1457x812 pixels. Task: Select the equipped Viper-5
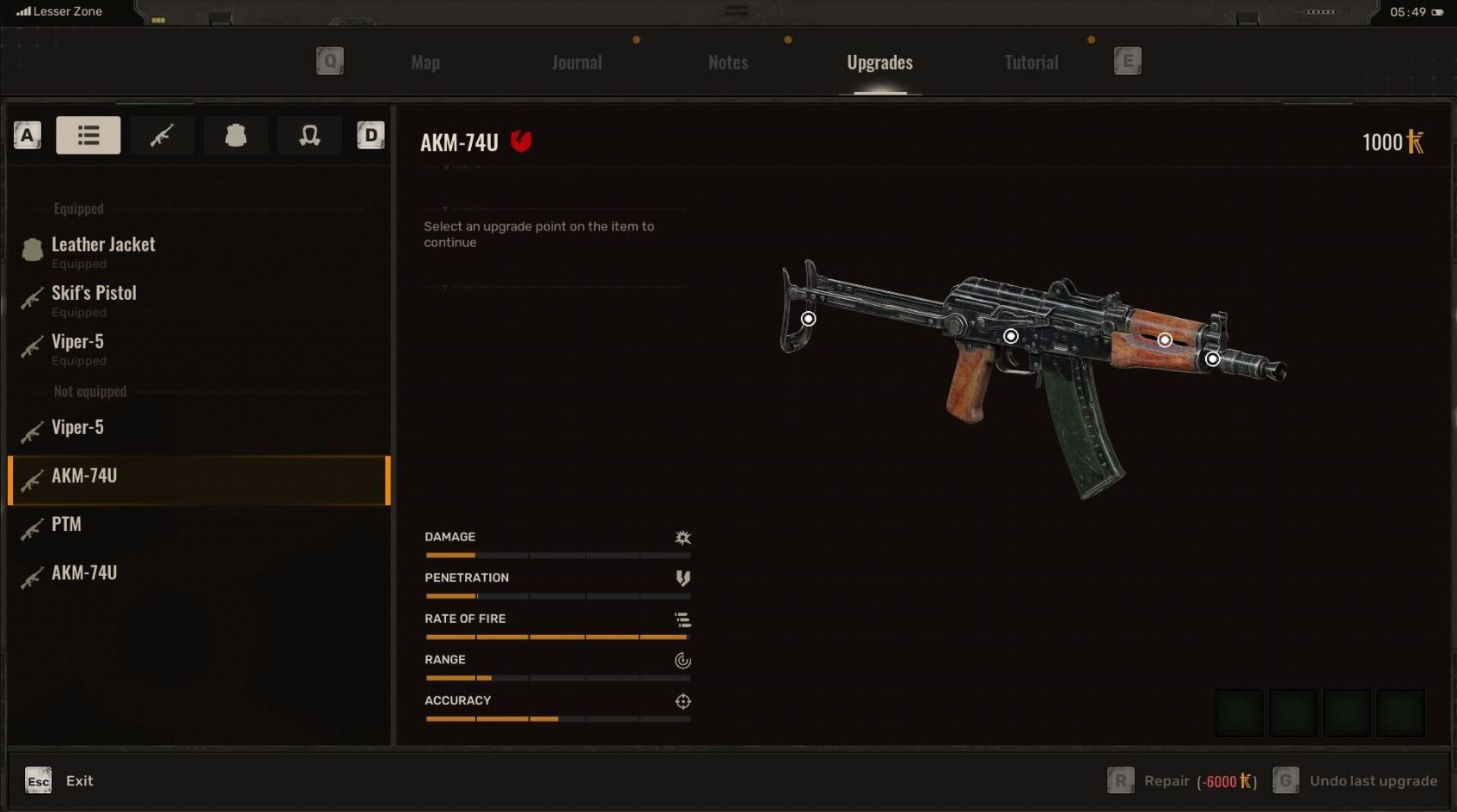pos(77,343)
